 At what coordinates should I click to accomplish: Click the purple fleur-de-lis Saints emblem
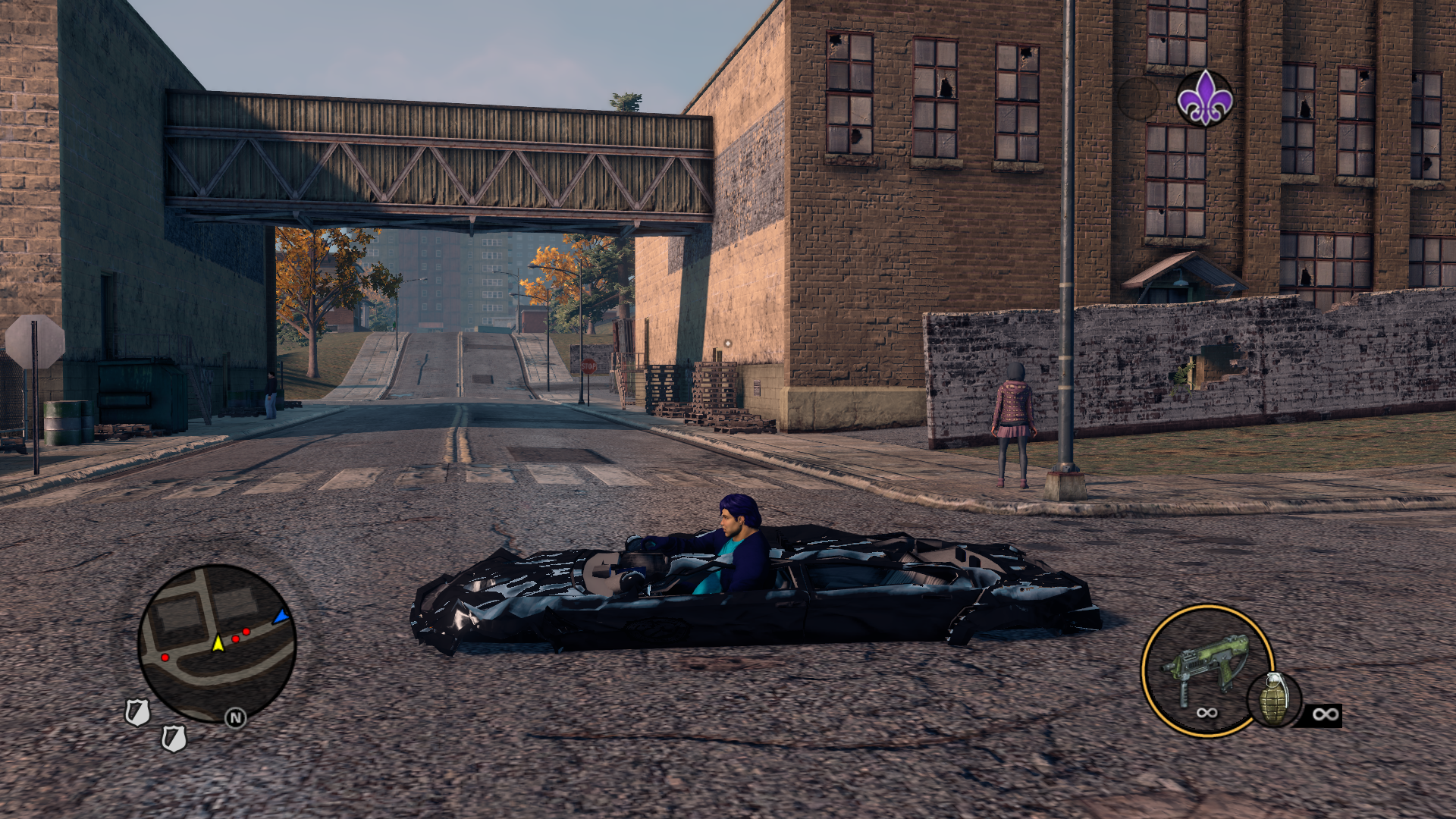[1204, 99]
